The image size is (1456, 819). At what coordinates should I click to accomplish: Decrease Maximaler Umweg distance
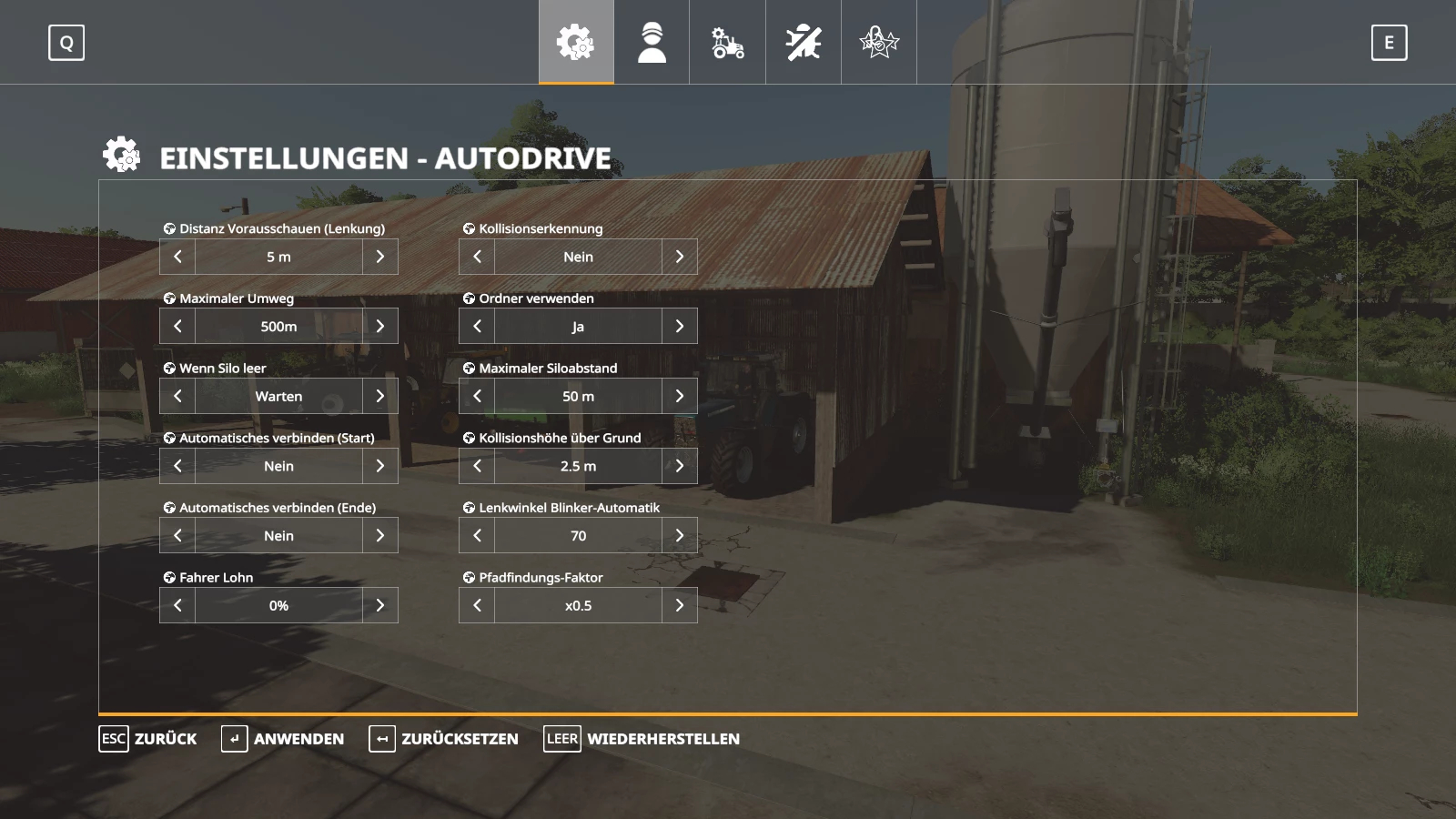pos(177,326)
